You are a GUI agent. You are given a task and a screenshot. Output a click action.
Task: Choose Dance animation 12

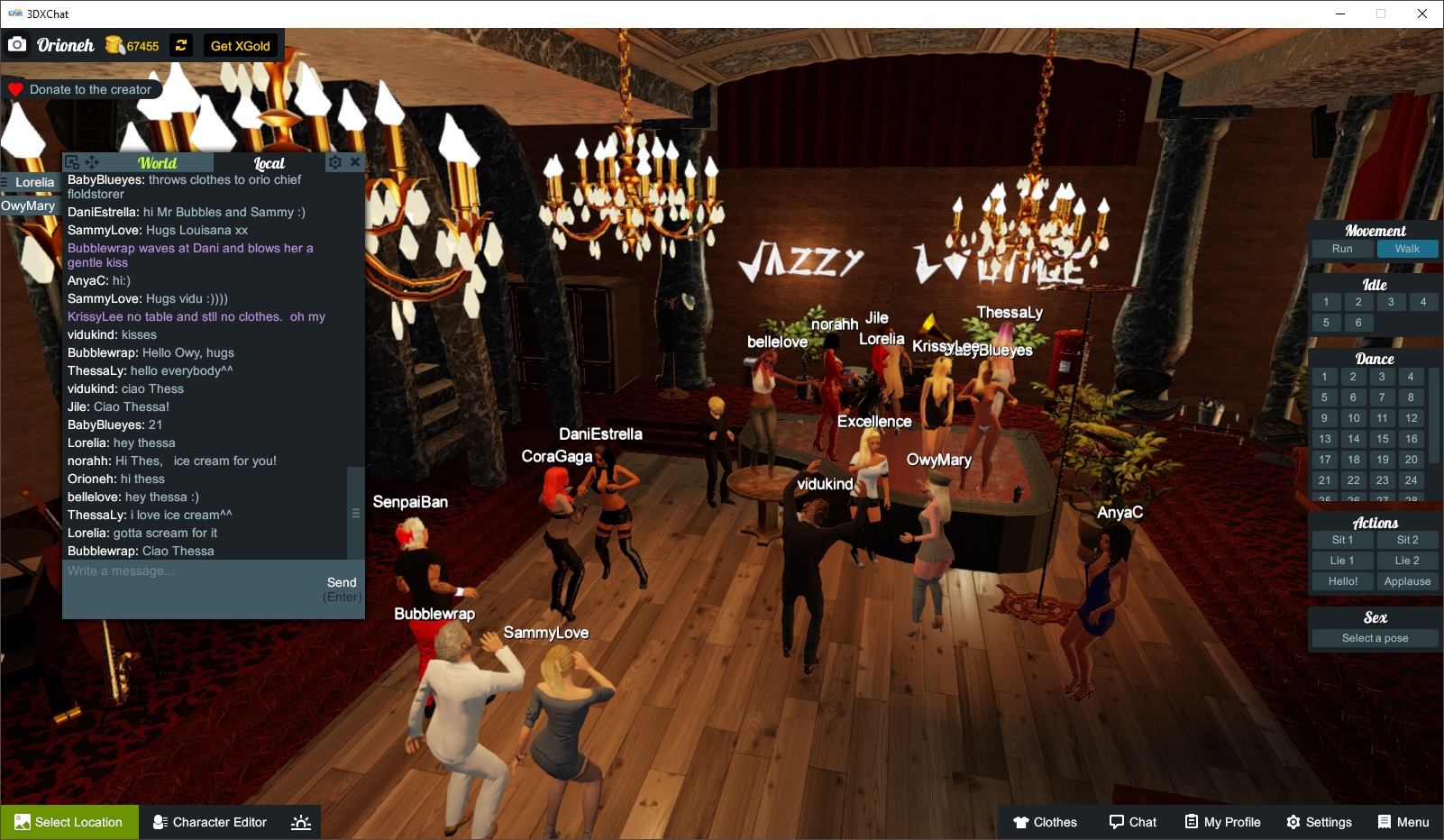pyautogui.click(x=1410, y=418)
